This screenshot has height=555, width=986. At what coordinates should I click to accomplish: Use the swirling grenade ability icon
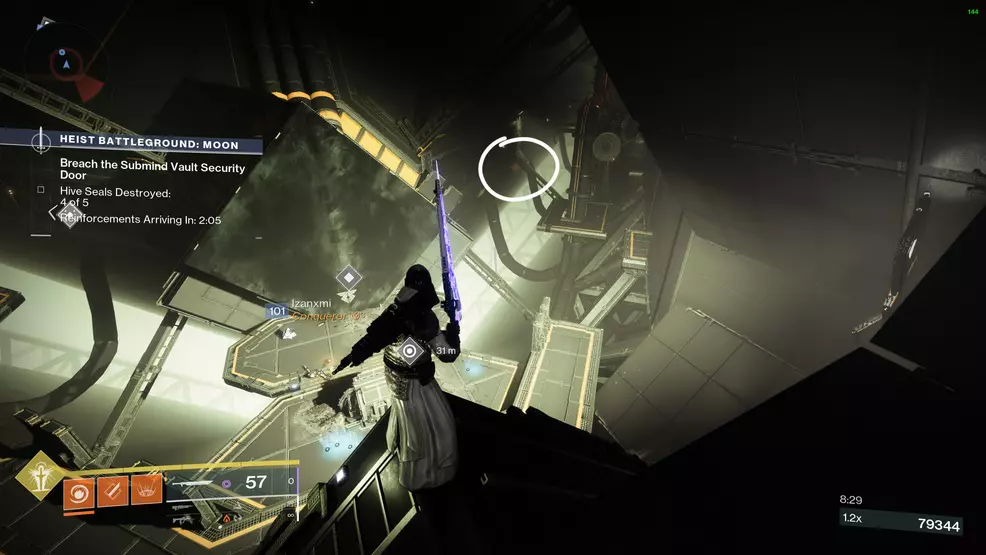point(78,494)
